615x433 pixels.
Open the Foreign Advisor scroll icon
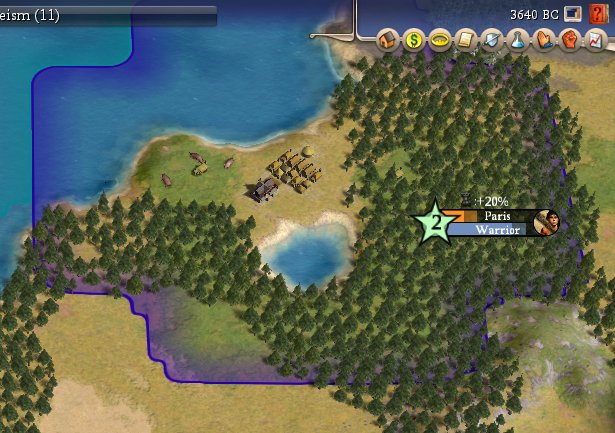tap(464, 41)
